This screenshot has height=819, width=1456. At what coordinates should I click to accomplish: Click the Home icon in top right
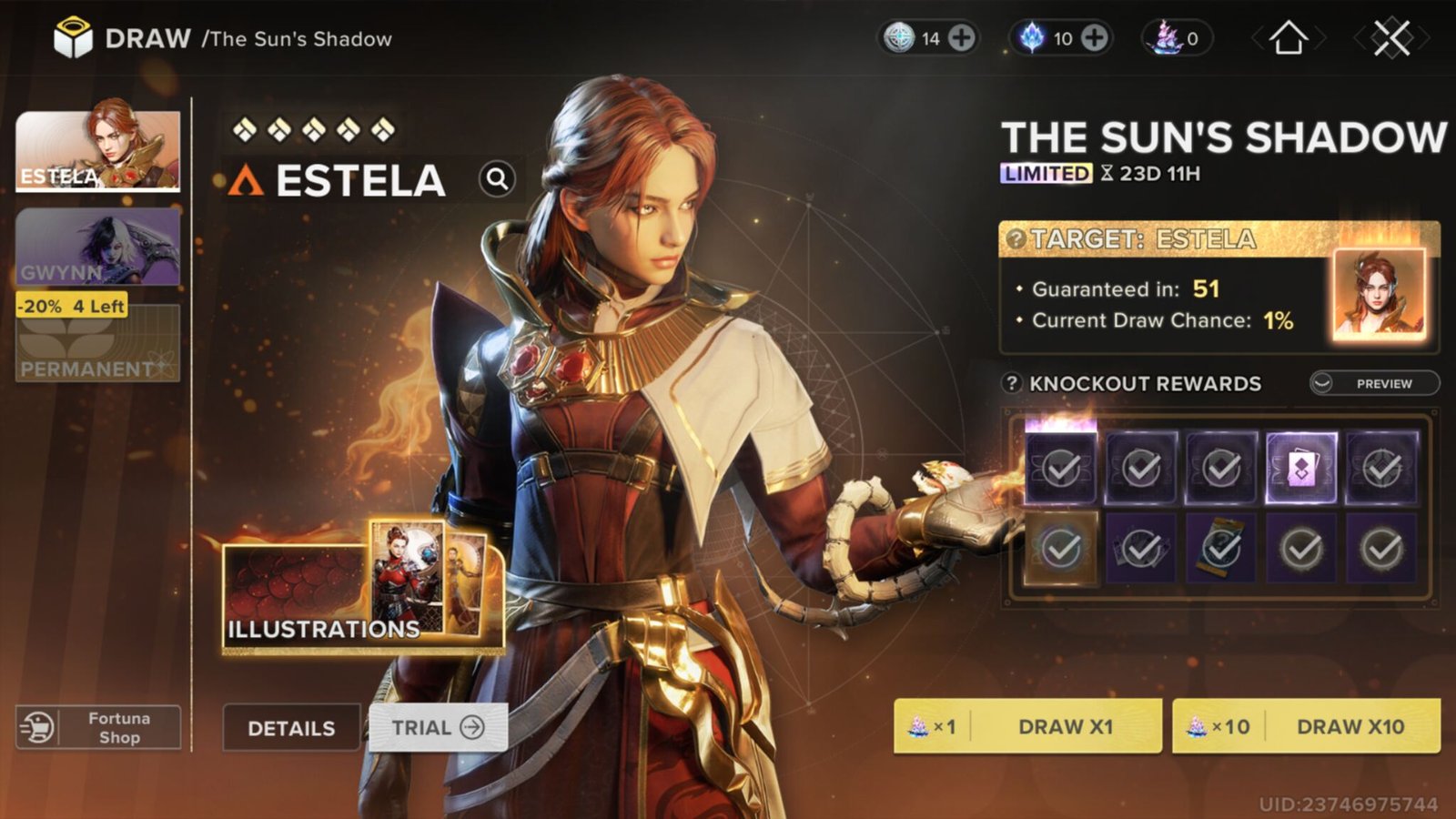coord(1289,38)
